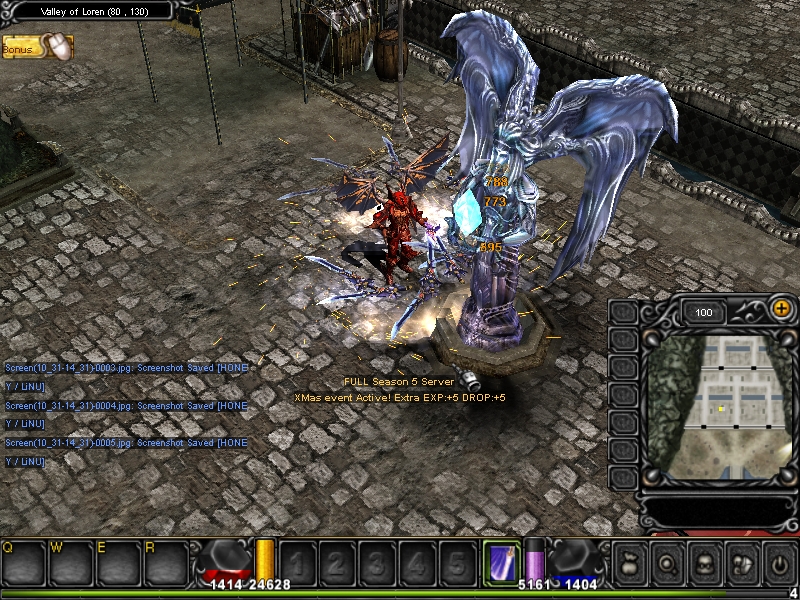Select the W quick slot
Image resolution: width=800 pixels, height=600 pixels.
point(70,563)
